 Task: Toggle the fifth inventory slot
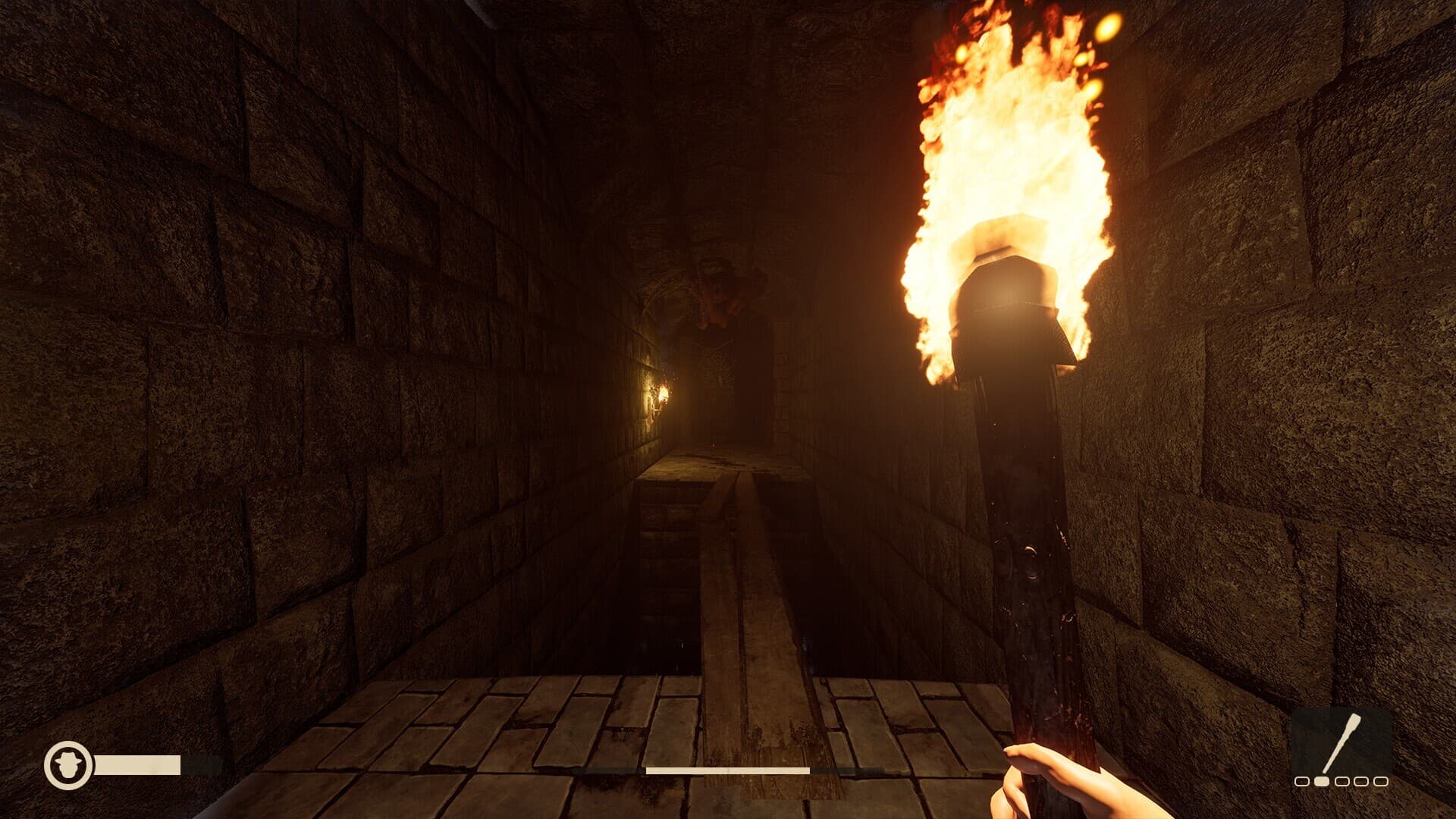[1381, 780]
